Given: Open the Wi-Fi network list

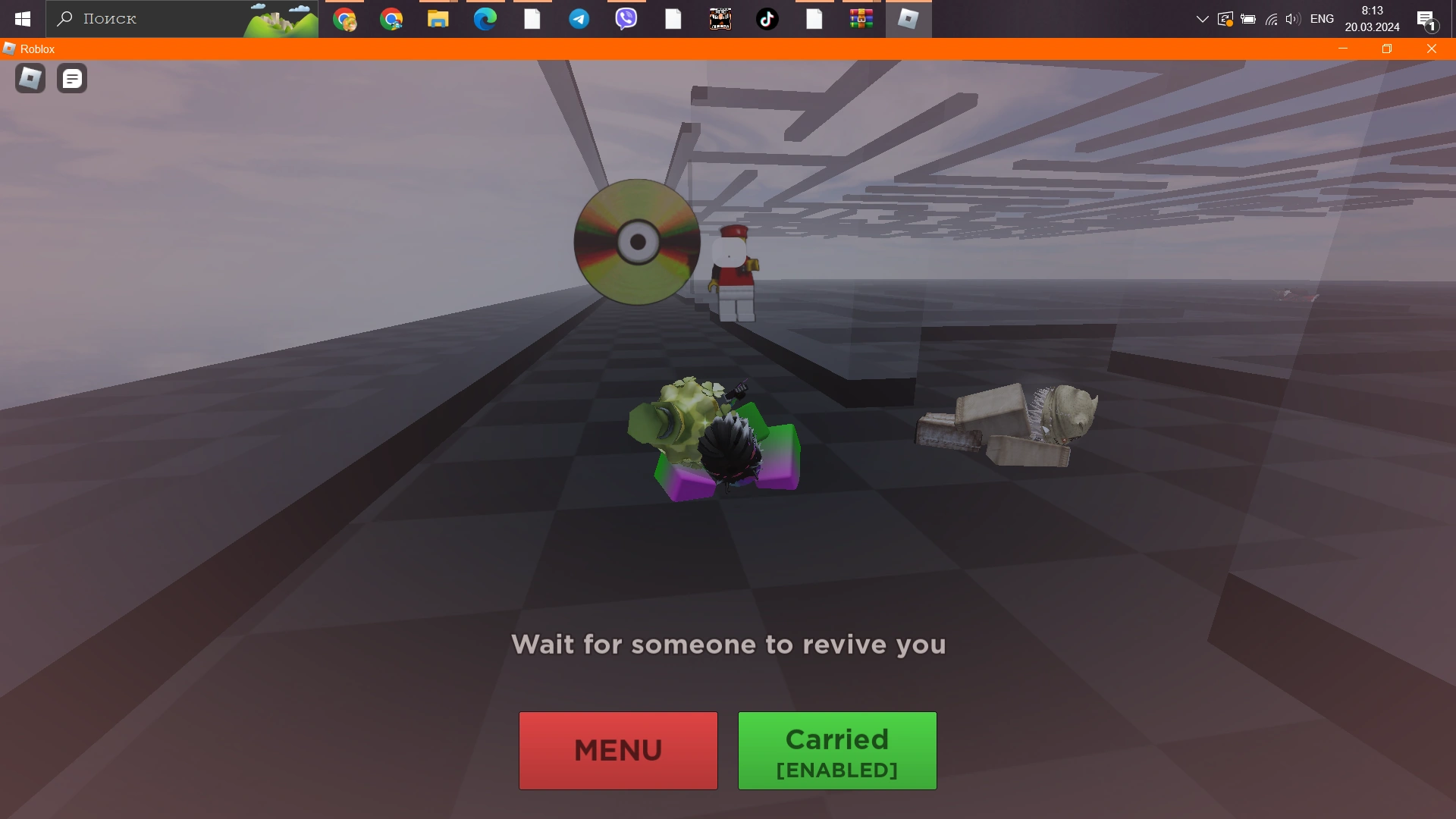Looking at the screenshot, I should click(1270, 19).
